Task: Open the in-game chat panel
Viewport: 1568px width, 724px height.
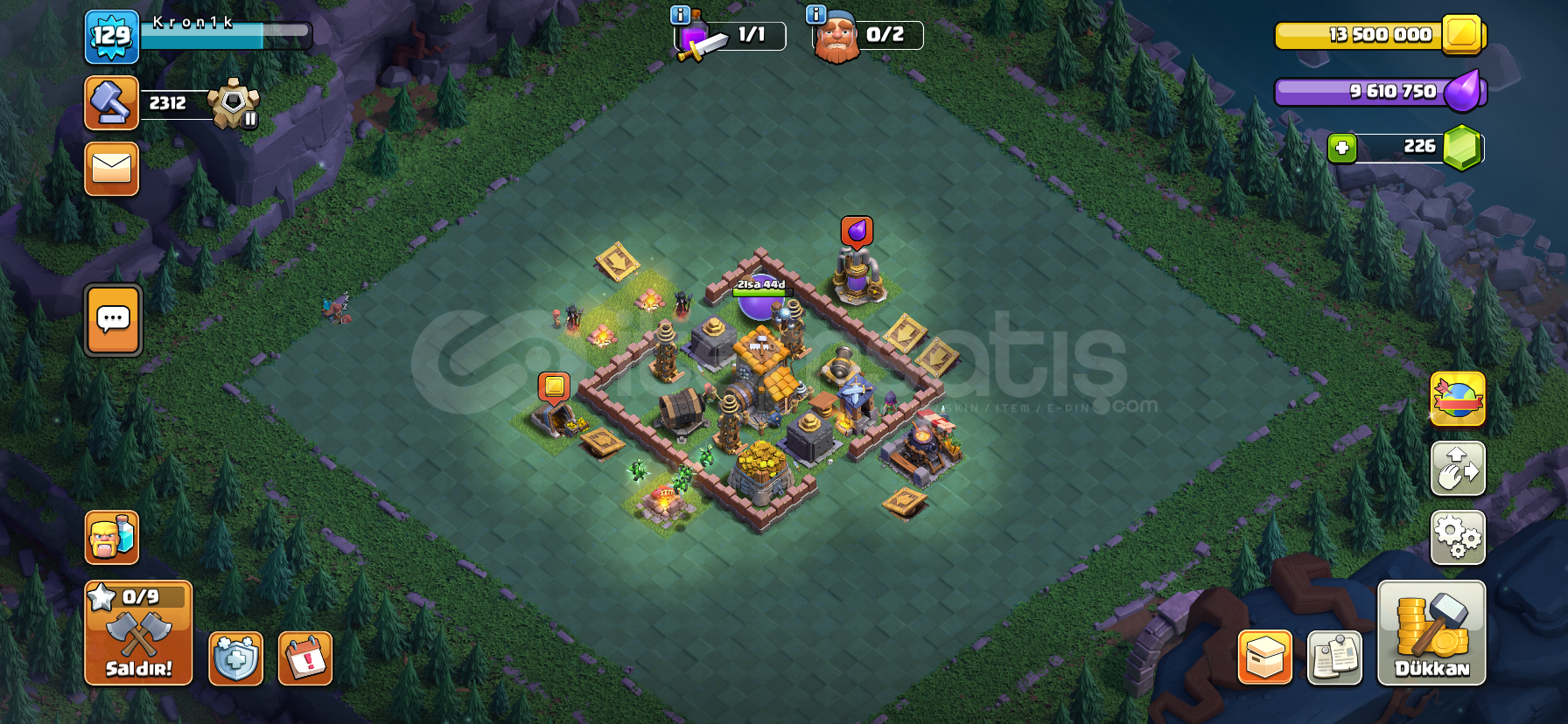Action: pyautogui.click(x=111, y=320)
